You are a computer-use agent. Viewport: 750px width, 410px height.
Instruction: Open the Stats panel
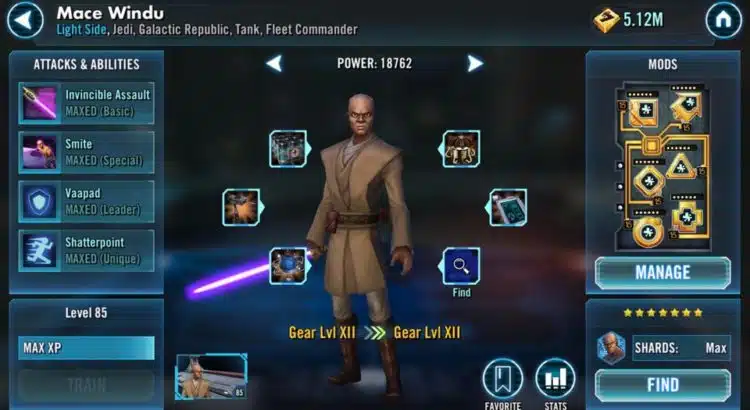click(x=555, y=381)
